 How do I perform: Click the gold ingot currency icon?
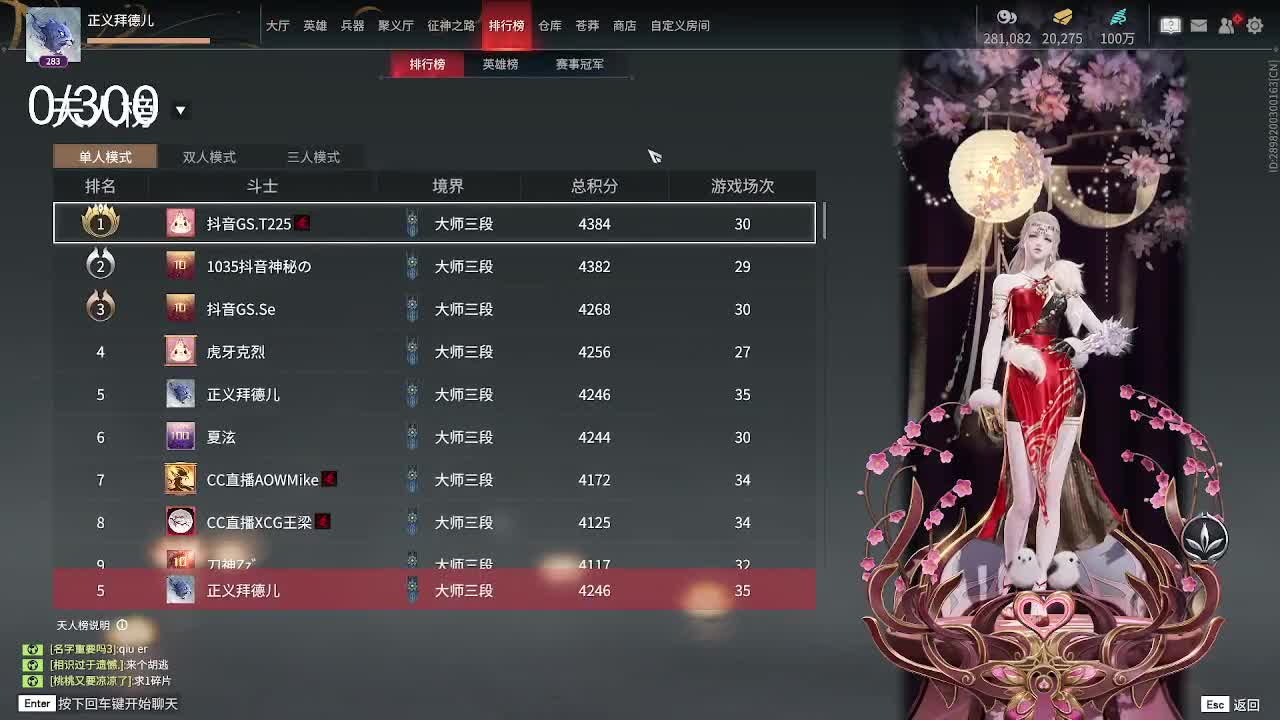click(1062, 17)
